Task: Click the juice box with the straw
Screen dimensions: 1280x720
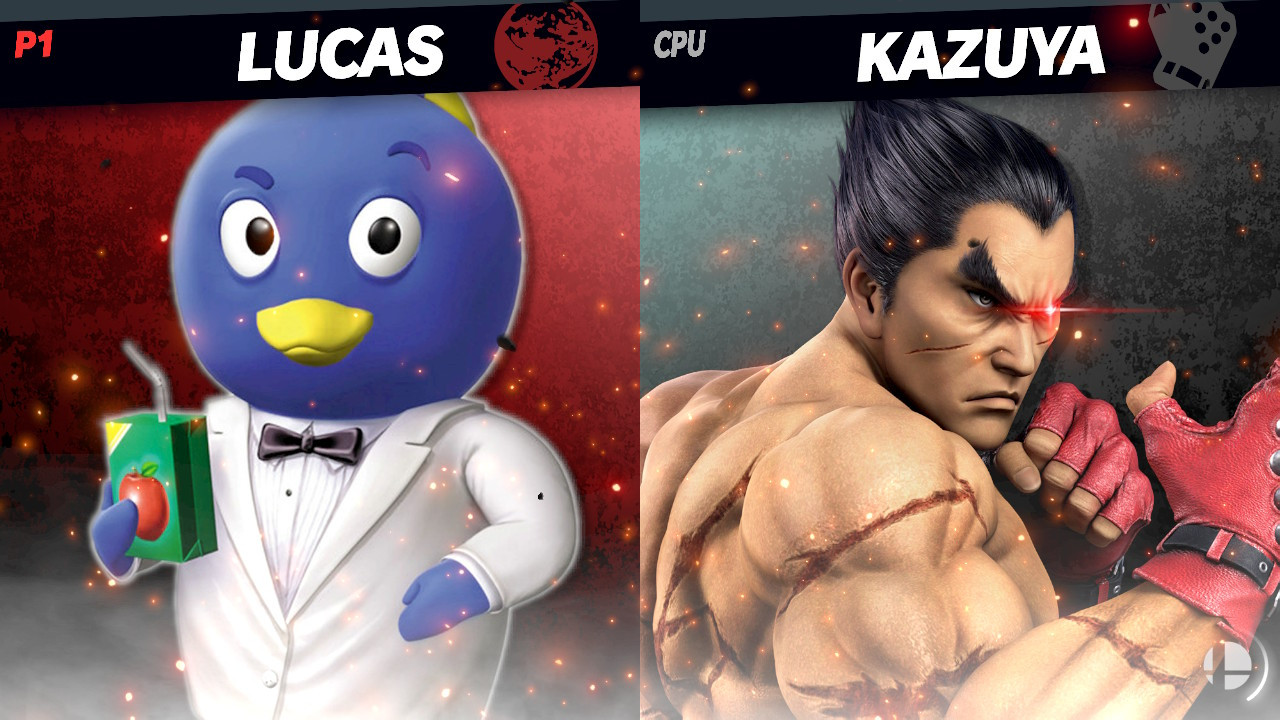Action: pyautogui.click(x=160, y=470)
